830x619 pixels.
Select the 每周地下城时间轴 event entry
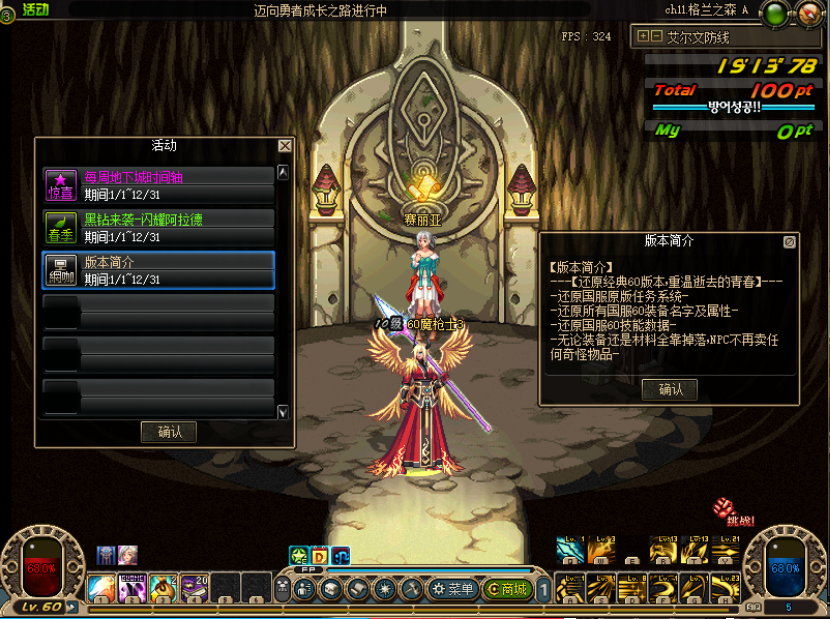pyautogui.click(x=158, y=185)
